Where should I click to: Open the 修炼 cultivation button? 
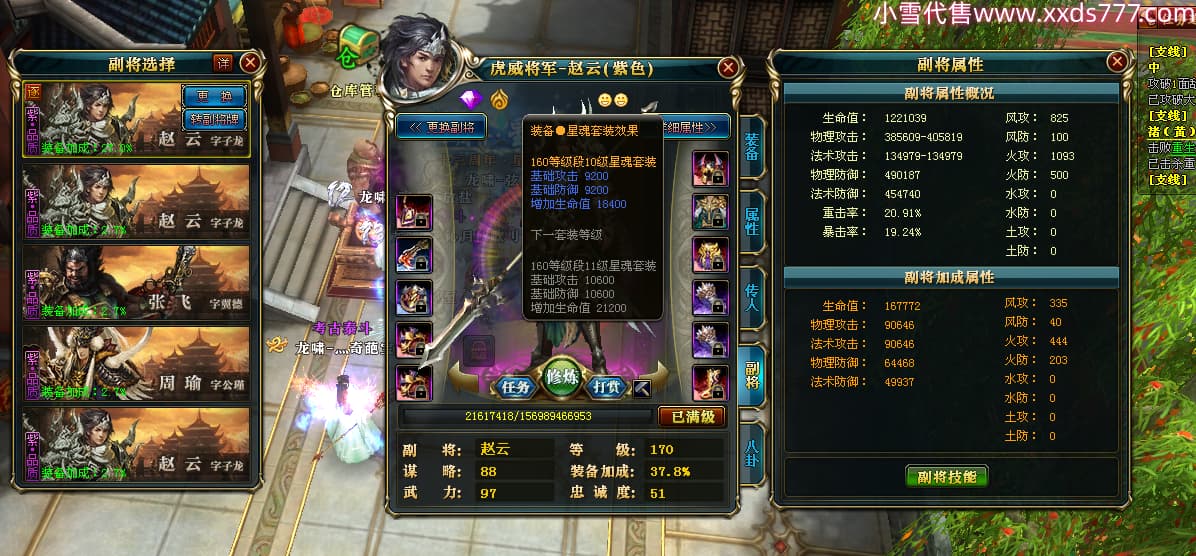(x=564, y=378)
